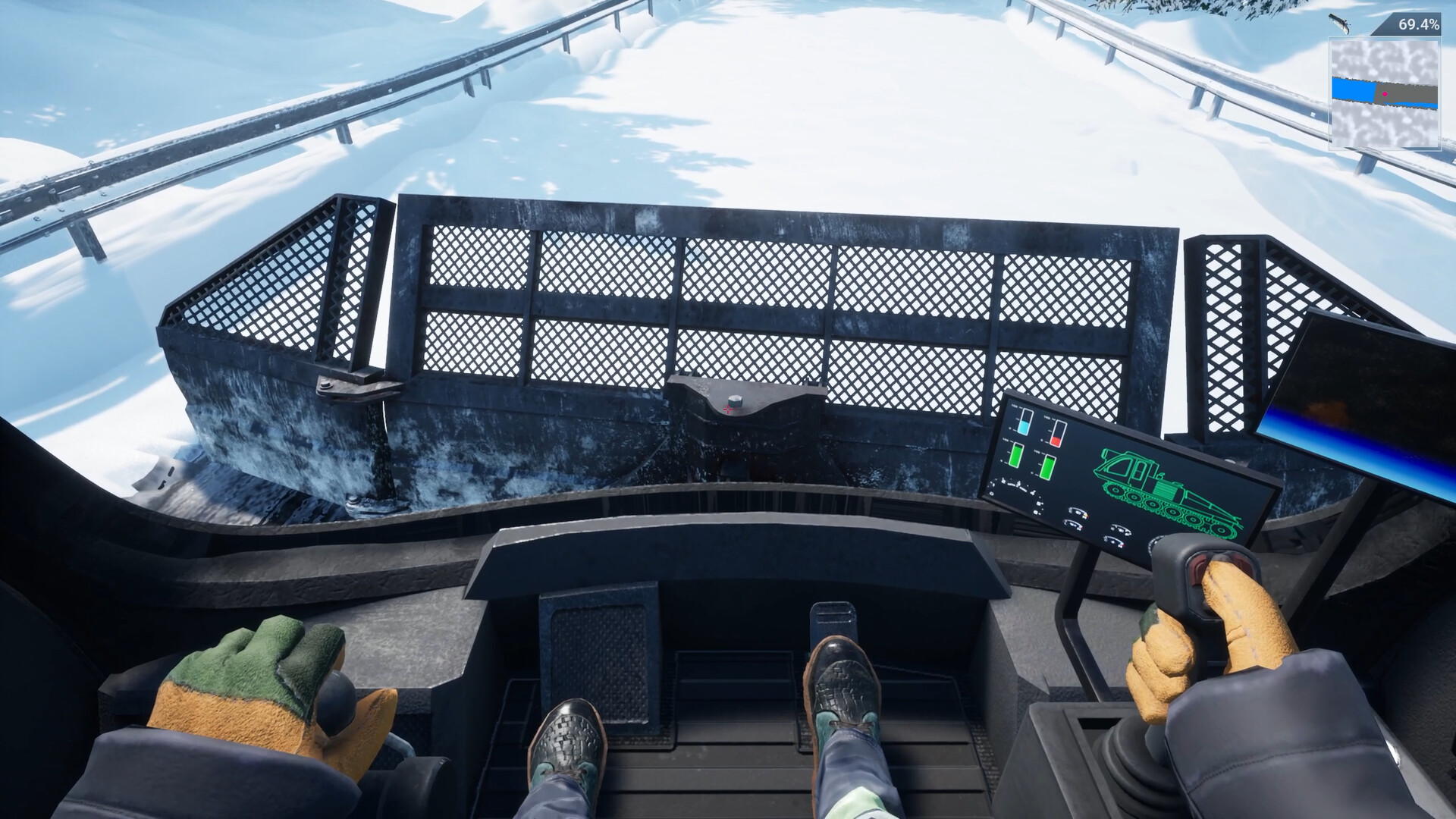Screen dimensions: 1456x819
Task: Click the blue fuel level gauge
Action: point(1024,422)
